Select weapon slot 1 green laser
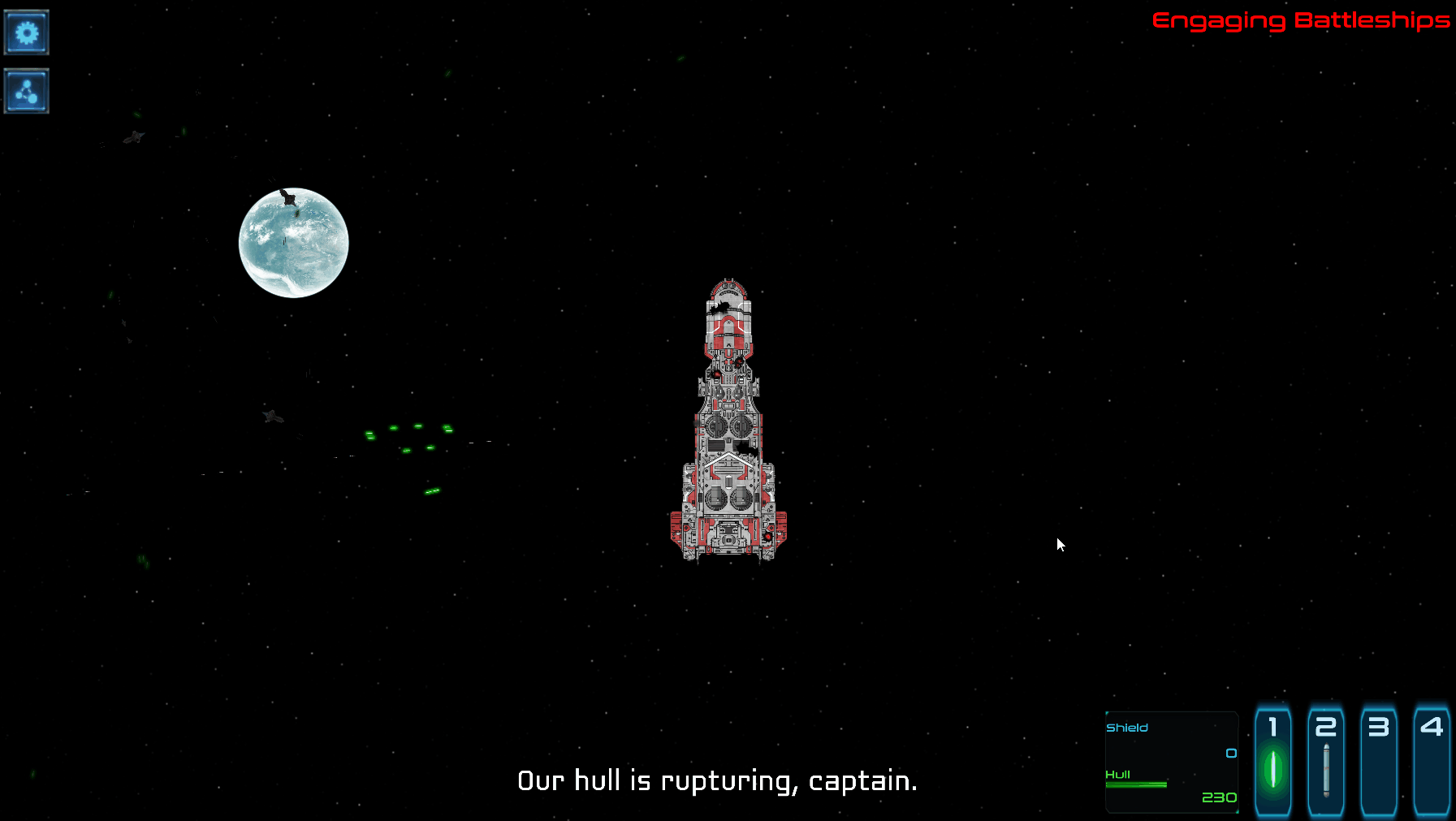1456x821 pixels. (x=1273, y=760)
